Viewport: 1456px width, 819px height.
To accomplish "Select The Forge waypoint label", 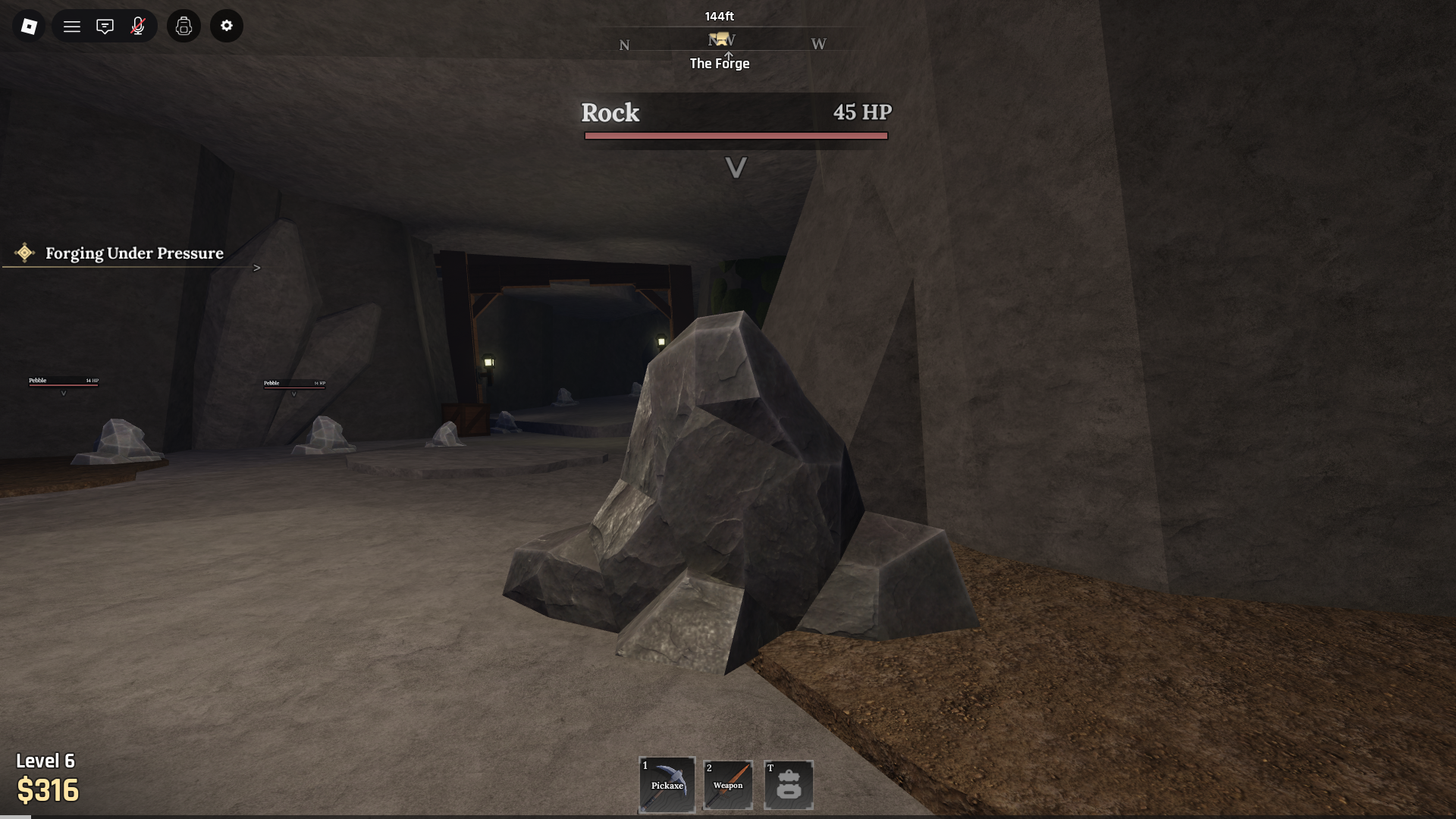I will coord(719,63).
